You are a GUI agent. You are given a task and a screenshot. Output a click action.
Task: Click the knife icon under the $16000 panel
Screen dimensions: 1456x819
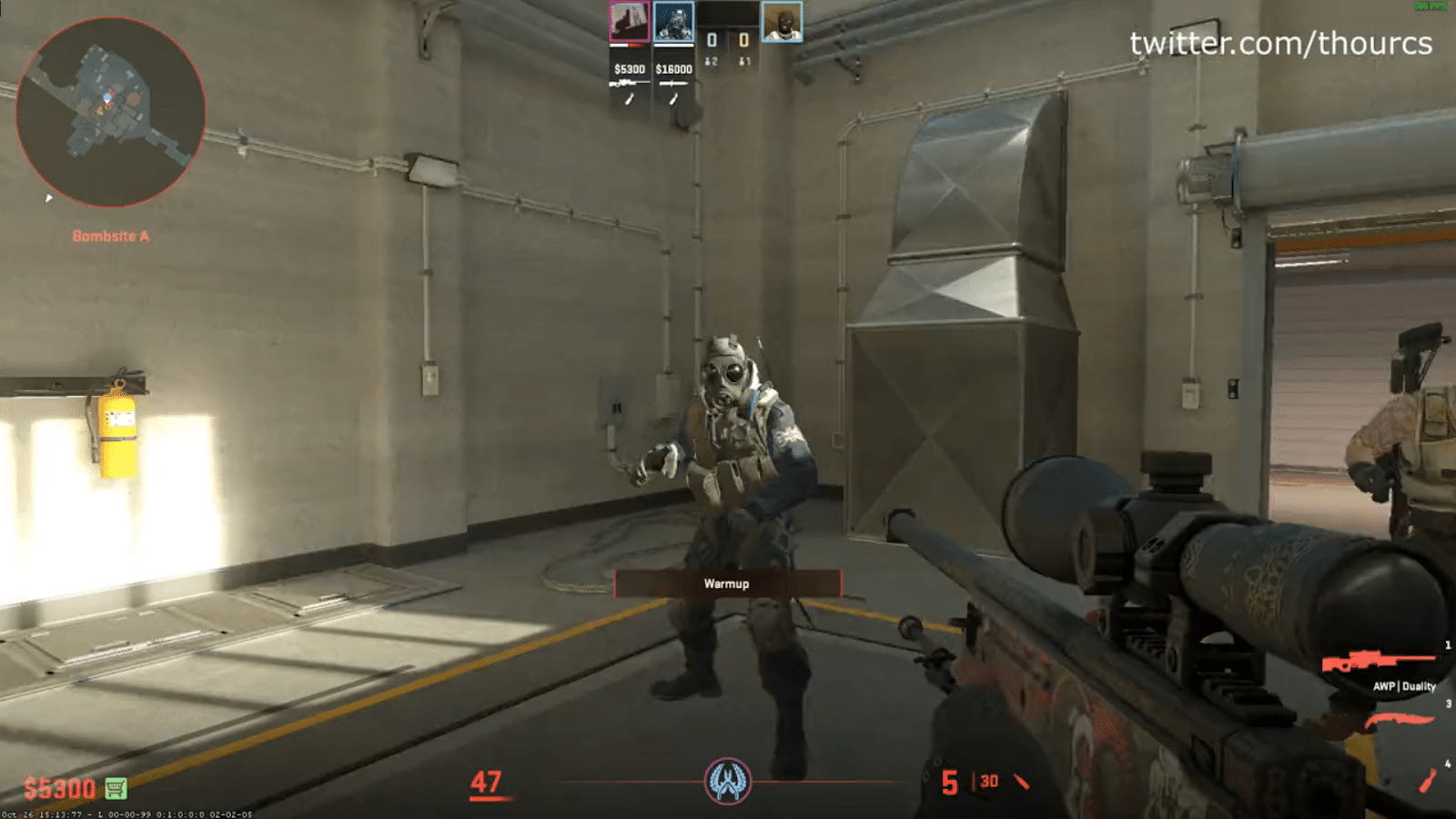(x=674, y=83)
